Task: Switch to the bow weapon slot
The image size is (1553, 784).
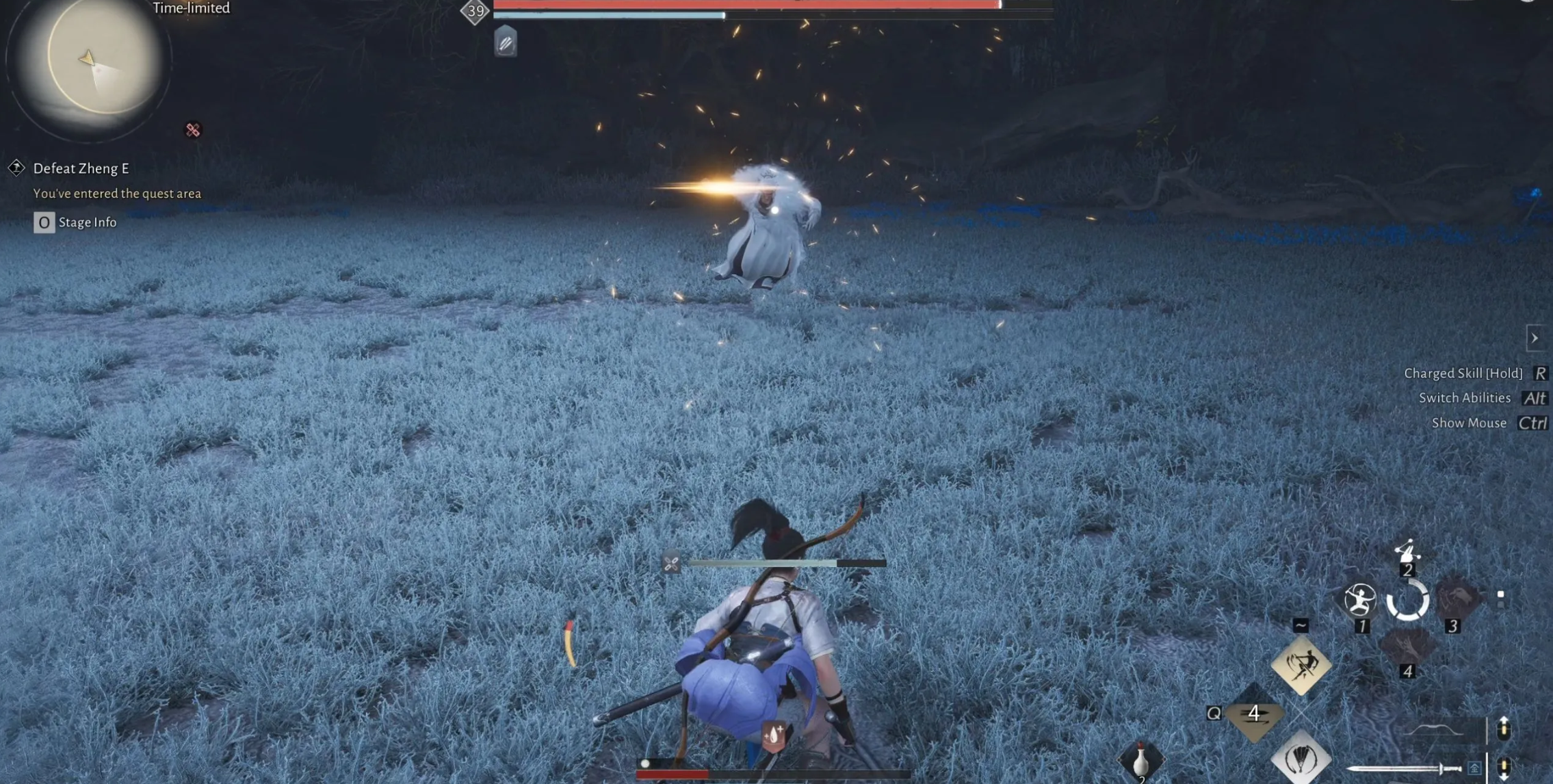Action: [1434, 731]
